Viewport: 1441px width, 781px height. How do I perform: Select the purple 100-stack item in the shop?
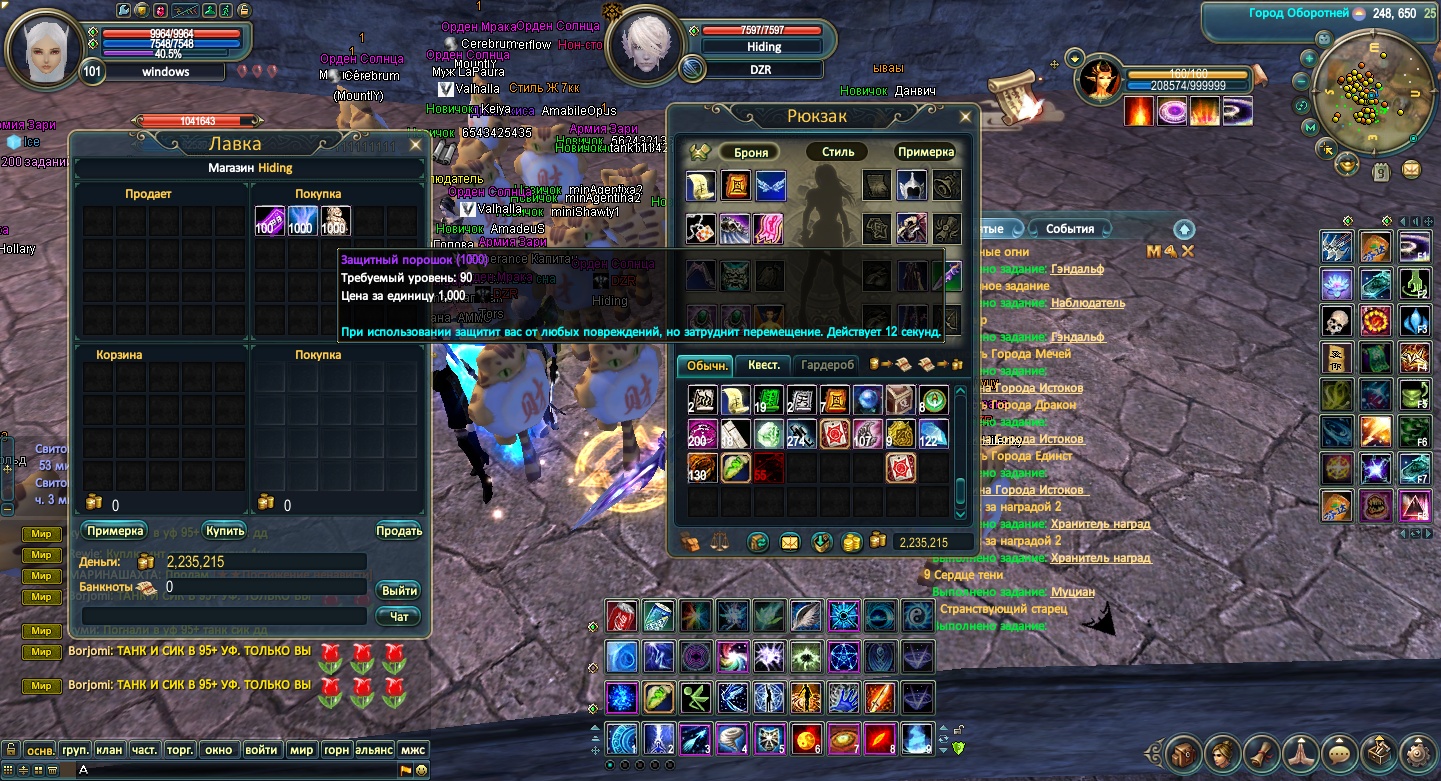(x=270, y=221)
